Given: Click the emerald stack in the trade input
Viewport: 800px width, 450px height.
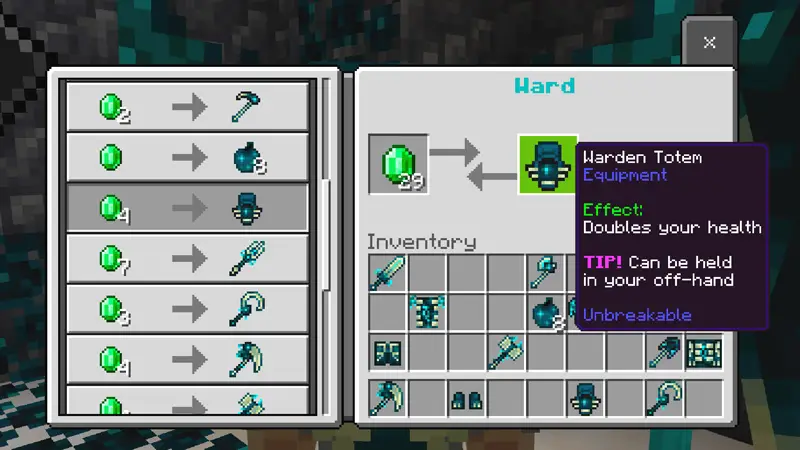Looking at the screenshot, I should coord(398,164).
